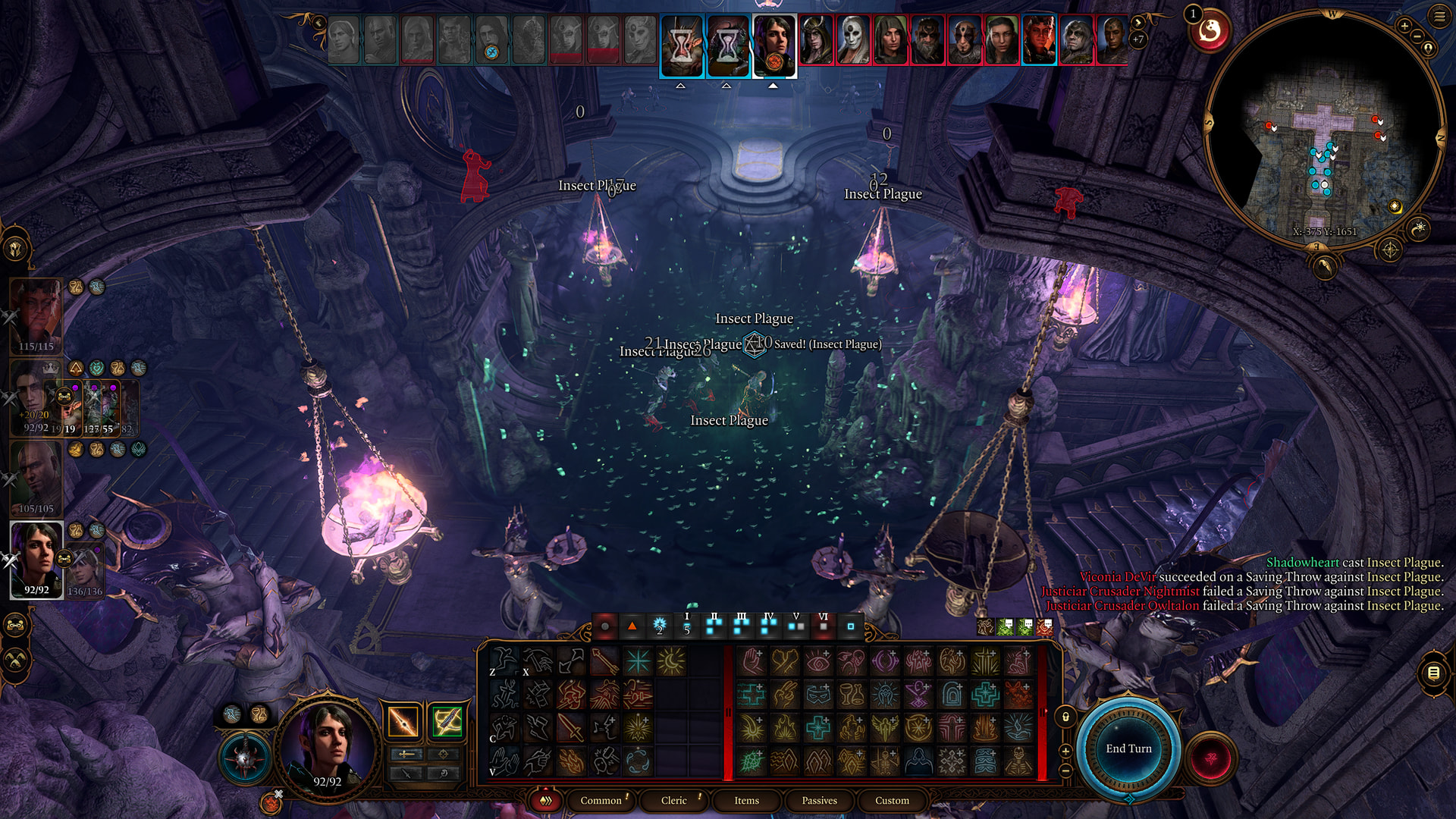Click the End Turn button
The height and width of the screenshot is (819, 1456).
click(x=1128, y=748)
